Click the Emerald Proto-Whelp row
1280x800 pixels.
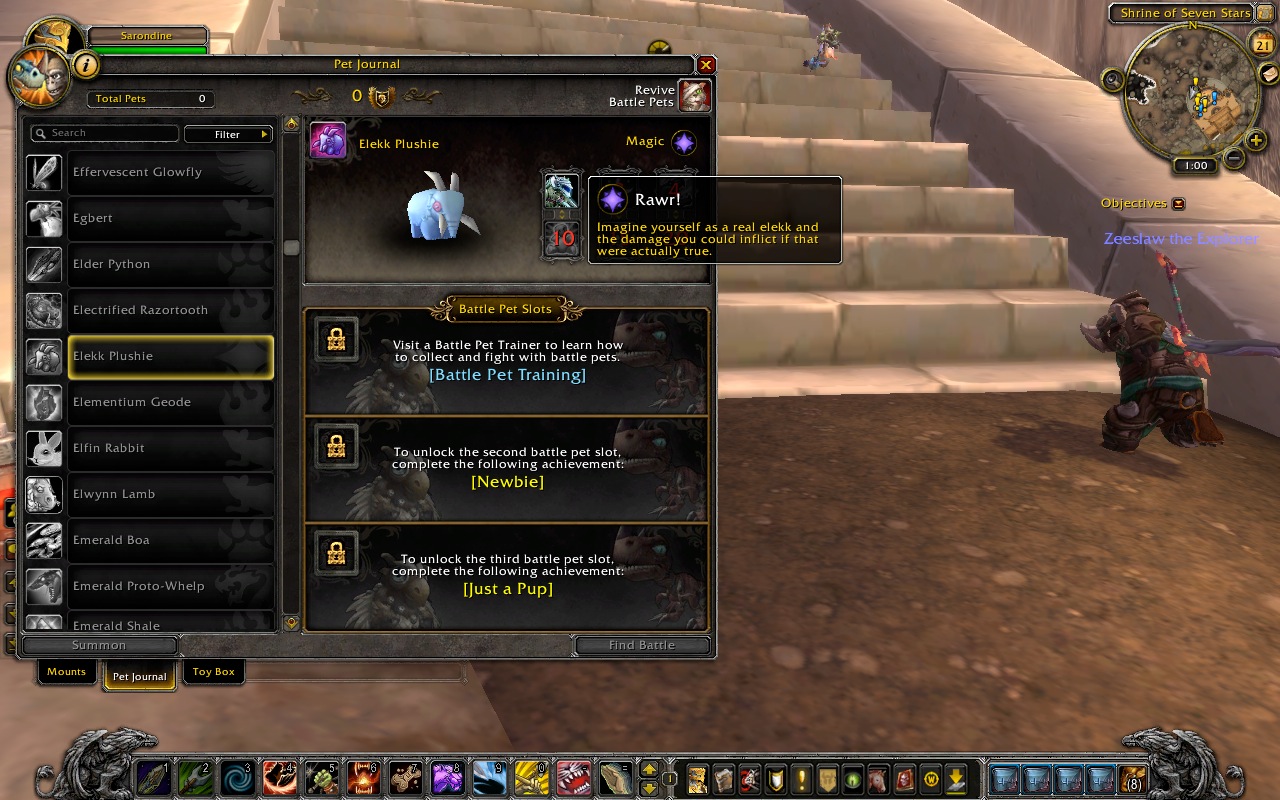pos(170,586)
